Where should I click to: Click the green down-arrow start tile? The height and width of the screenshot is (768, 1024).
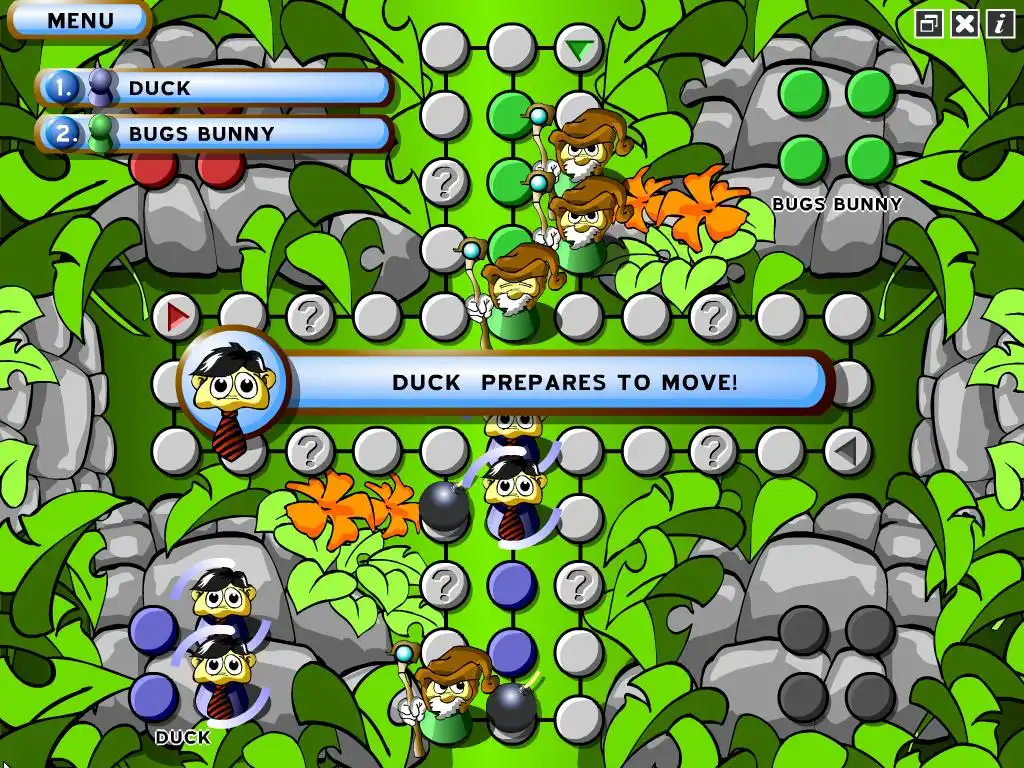(x=579, y=48)
